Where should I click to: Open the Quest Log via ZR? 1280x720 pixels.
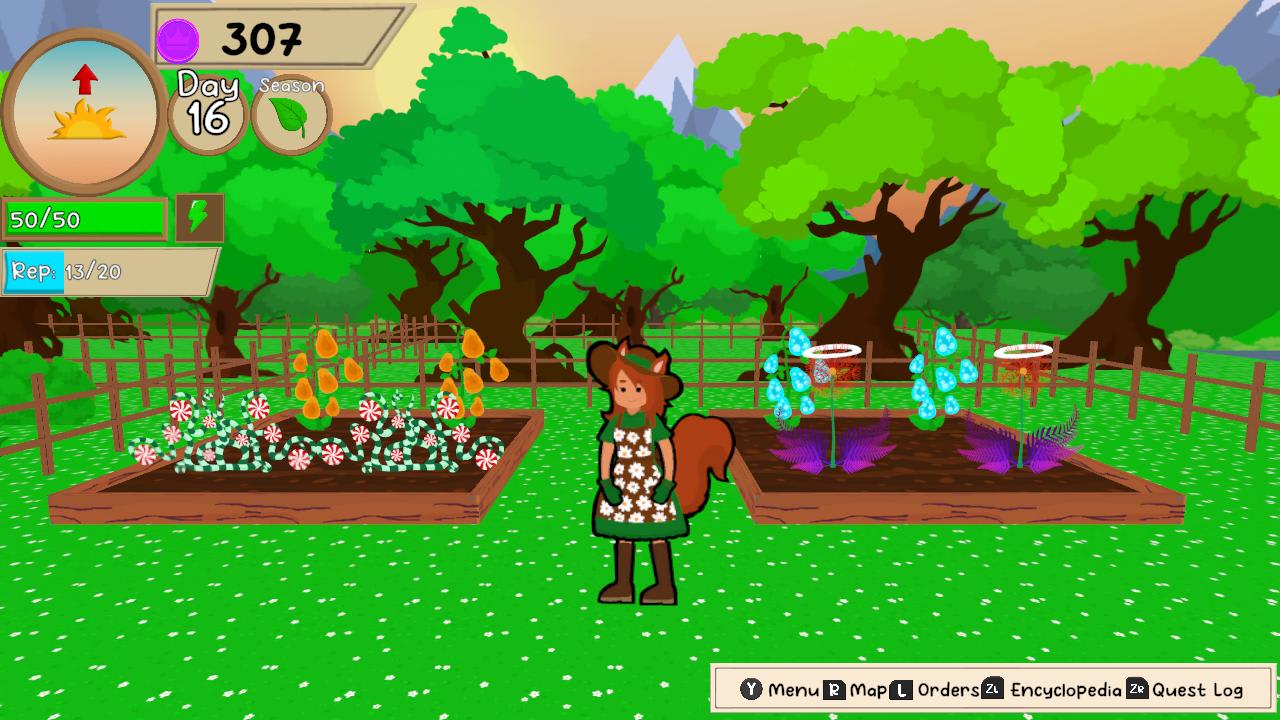(1139, 690)
